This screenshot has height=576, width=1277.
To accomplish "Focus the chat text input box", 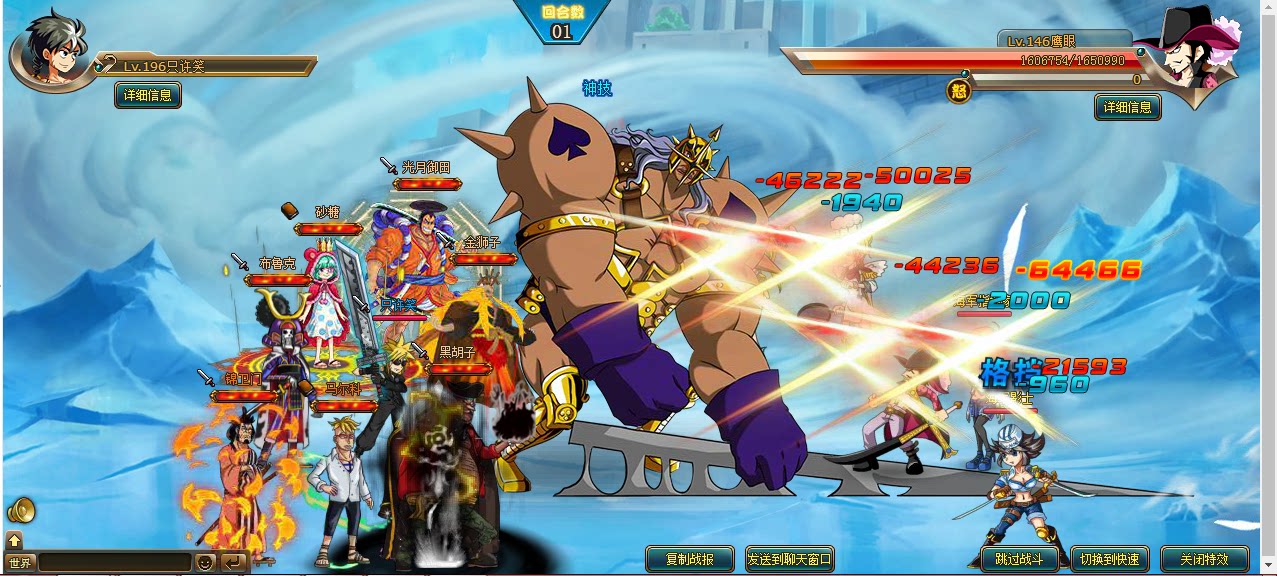I will pyautogui.click(x=114, y=563).
